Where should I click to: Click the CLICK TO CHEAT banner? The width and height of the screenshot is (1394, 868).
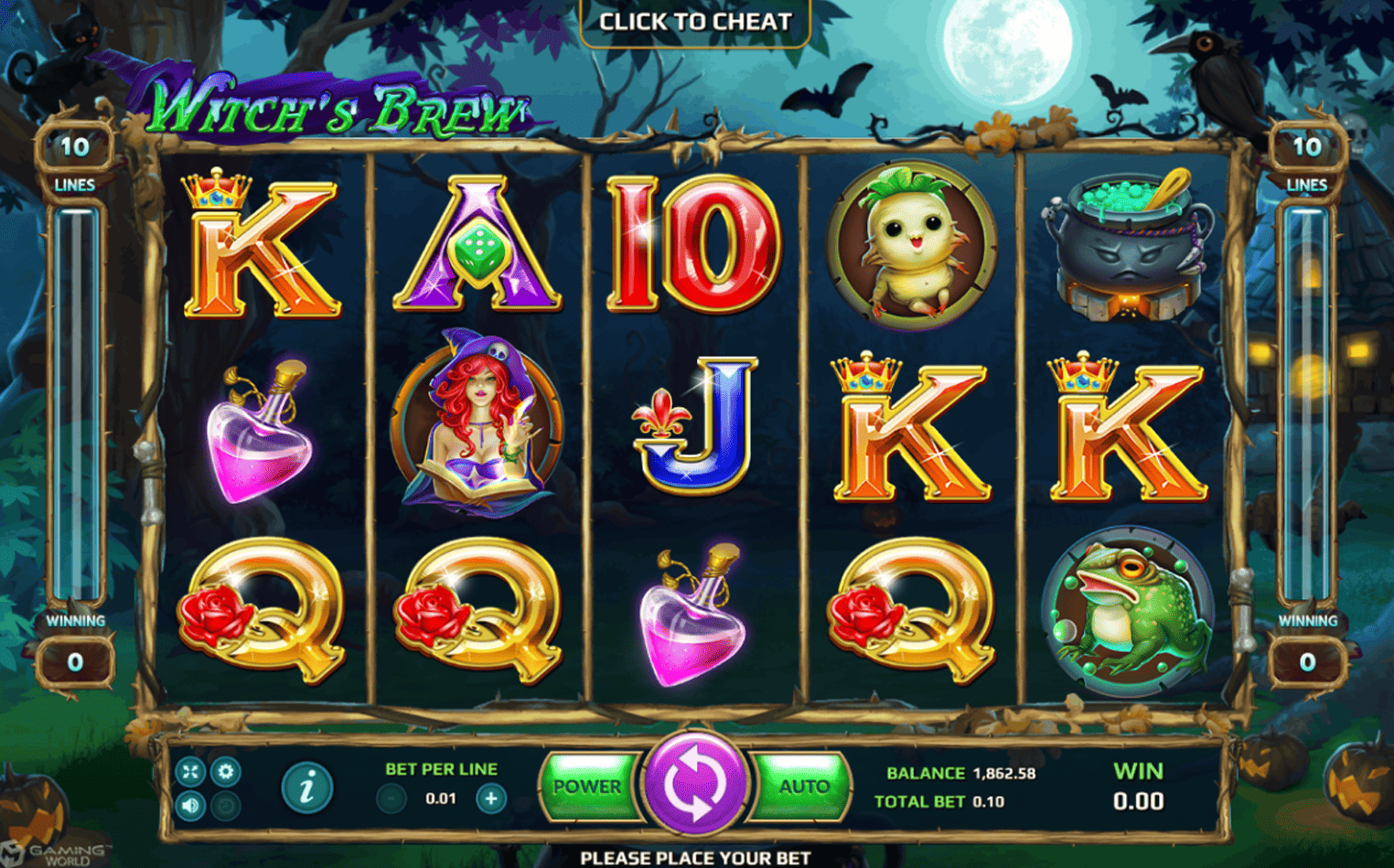coord(695,22)
